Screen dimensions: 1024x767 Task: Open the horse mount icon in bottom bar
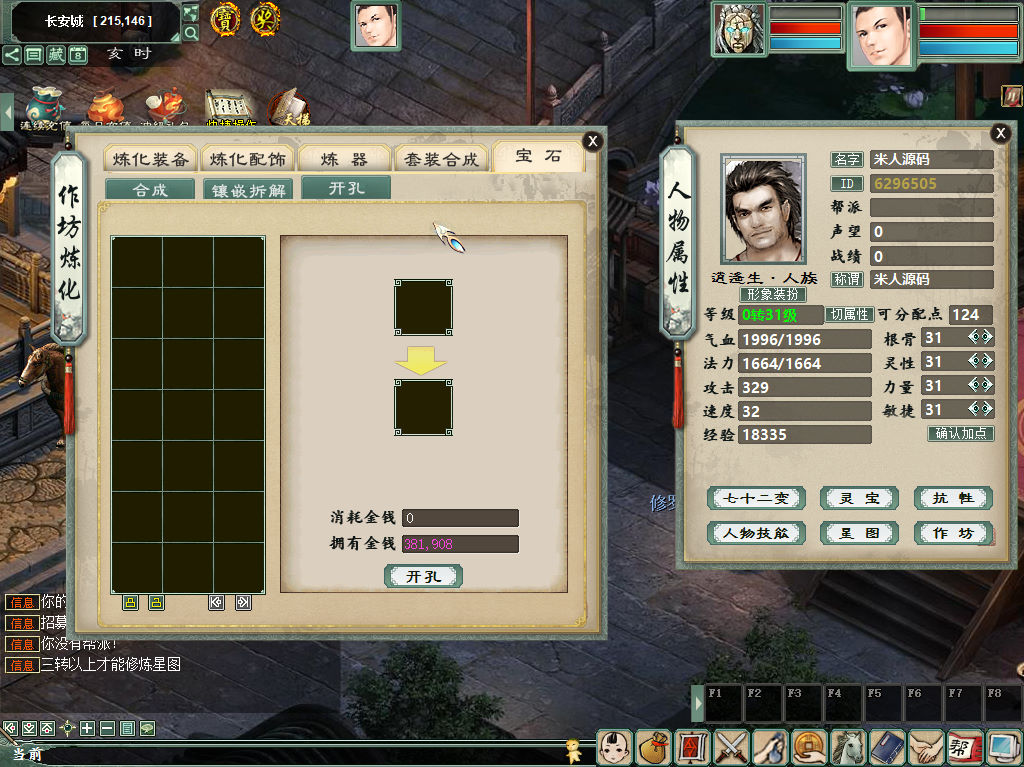848,747
